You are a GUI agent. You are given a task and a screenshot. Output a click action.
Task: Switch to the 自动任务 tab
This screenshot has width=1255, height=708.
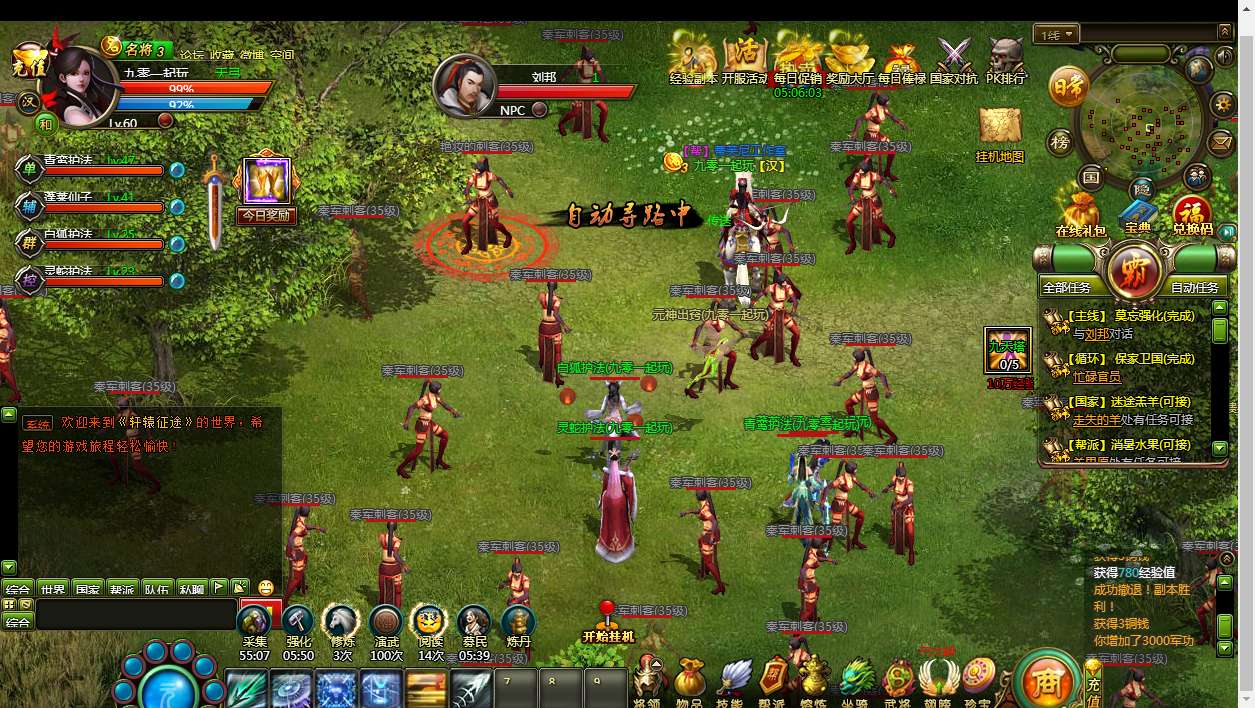click(1194, 287)
